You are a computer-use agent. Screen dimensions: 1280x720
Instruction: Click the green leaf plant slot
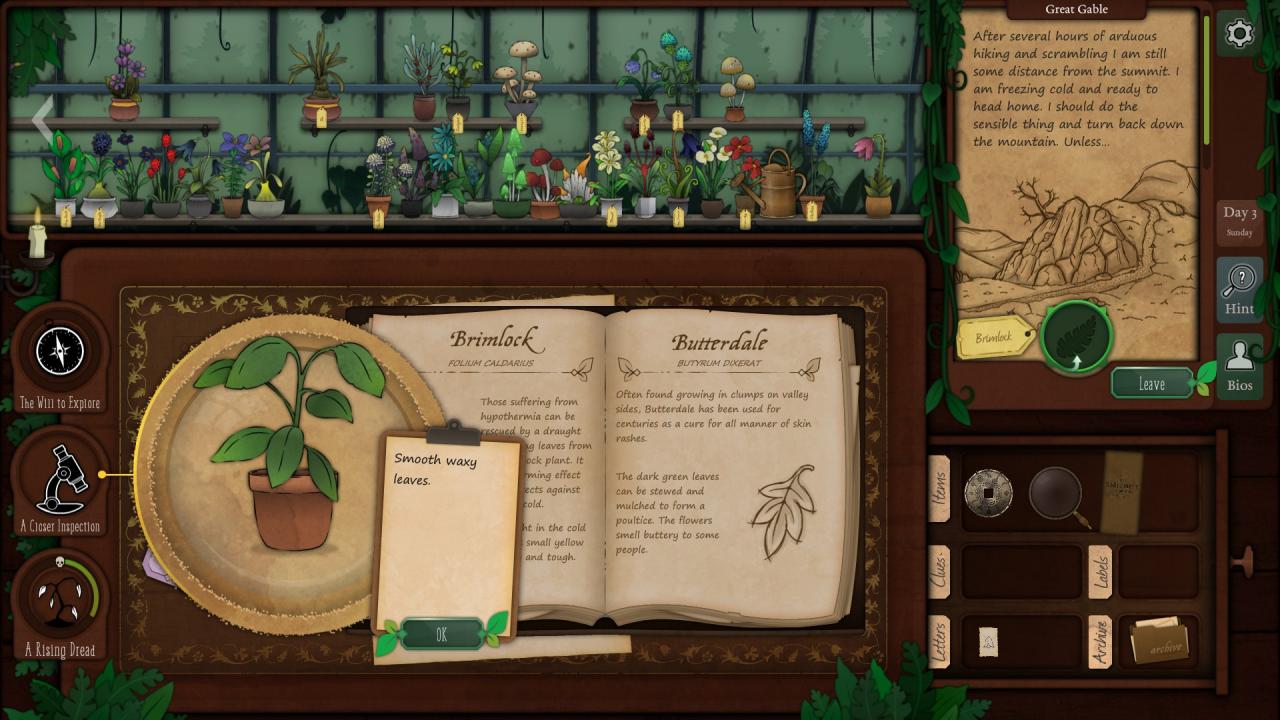pyautogui.click(x=1077, y=336)
